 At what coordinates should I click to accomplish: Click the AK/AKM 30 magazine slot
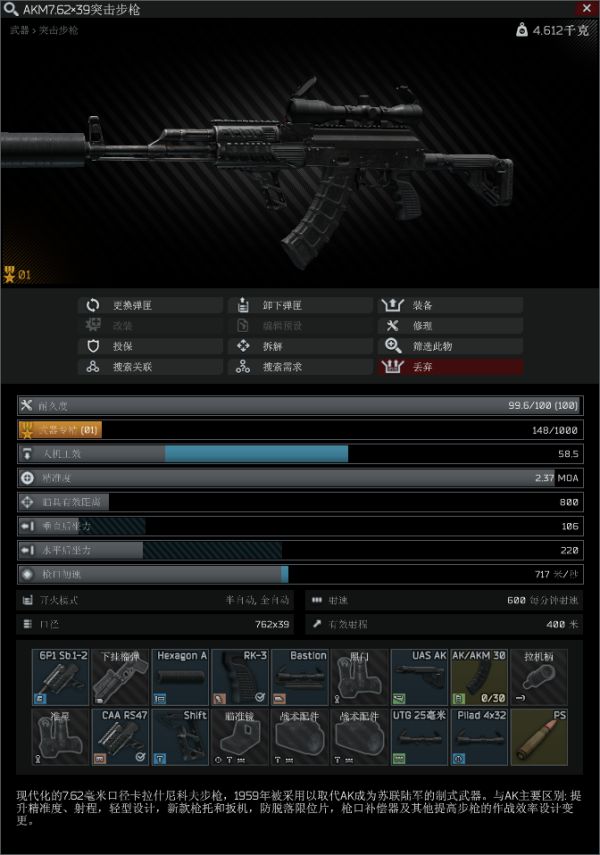(x=480, y=678)
